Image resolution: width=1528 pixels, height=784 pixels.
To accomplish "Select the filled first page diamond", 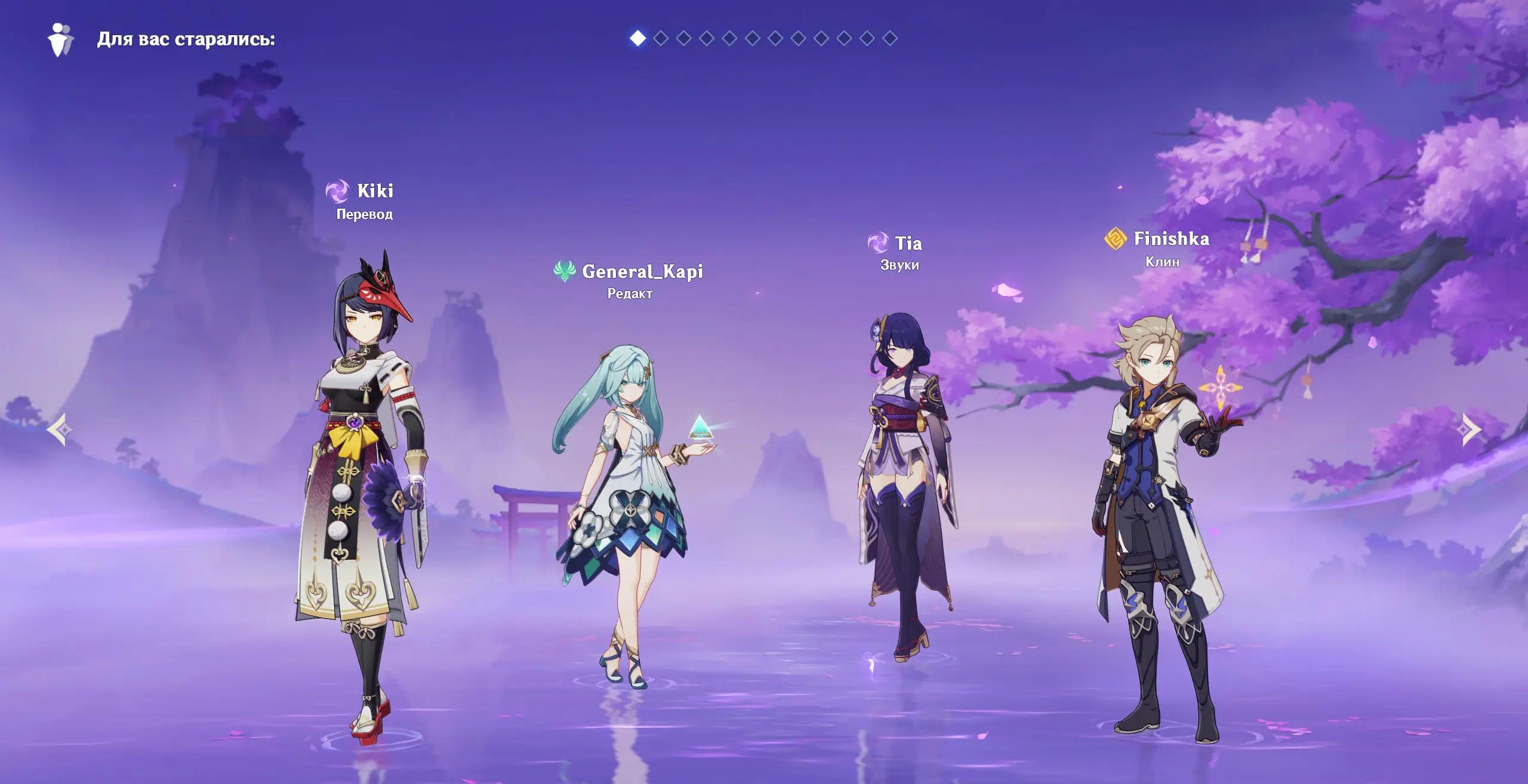I will [637, 39].
